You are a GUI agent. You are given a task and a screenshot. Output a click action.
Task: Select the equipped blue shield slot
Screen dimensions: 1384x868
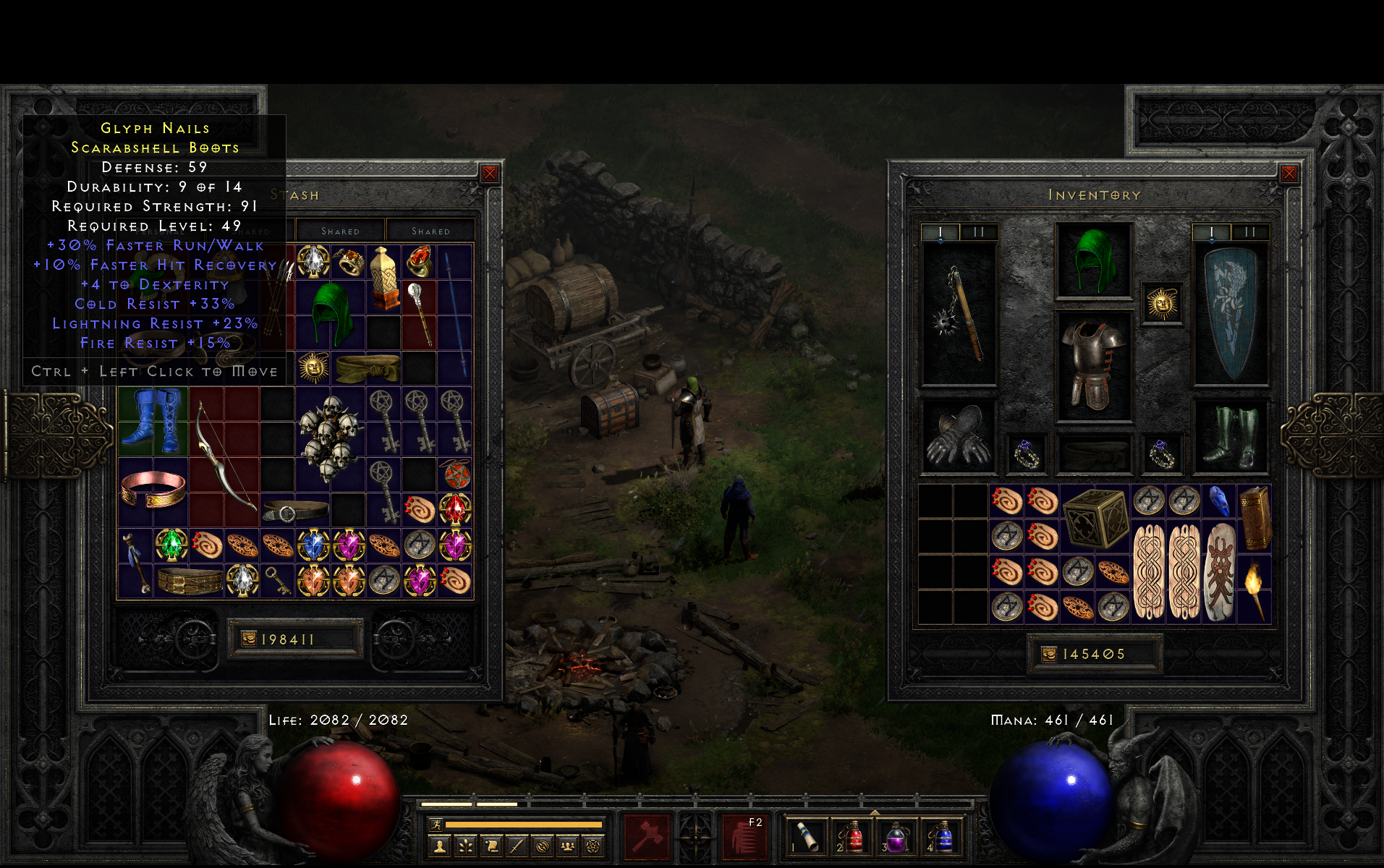pos(1230,314)
